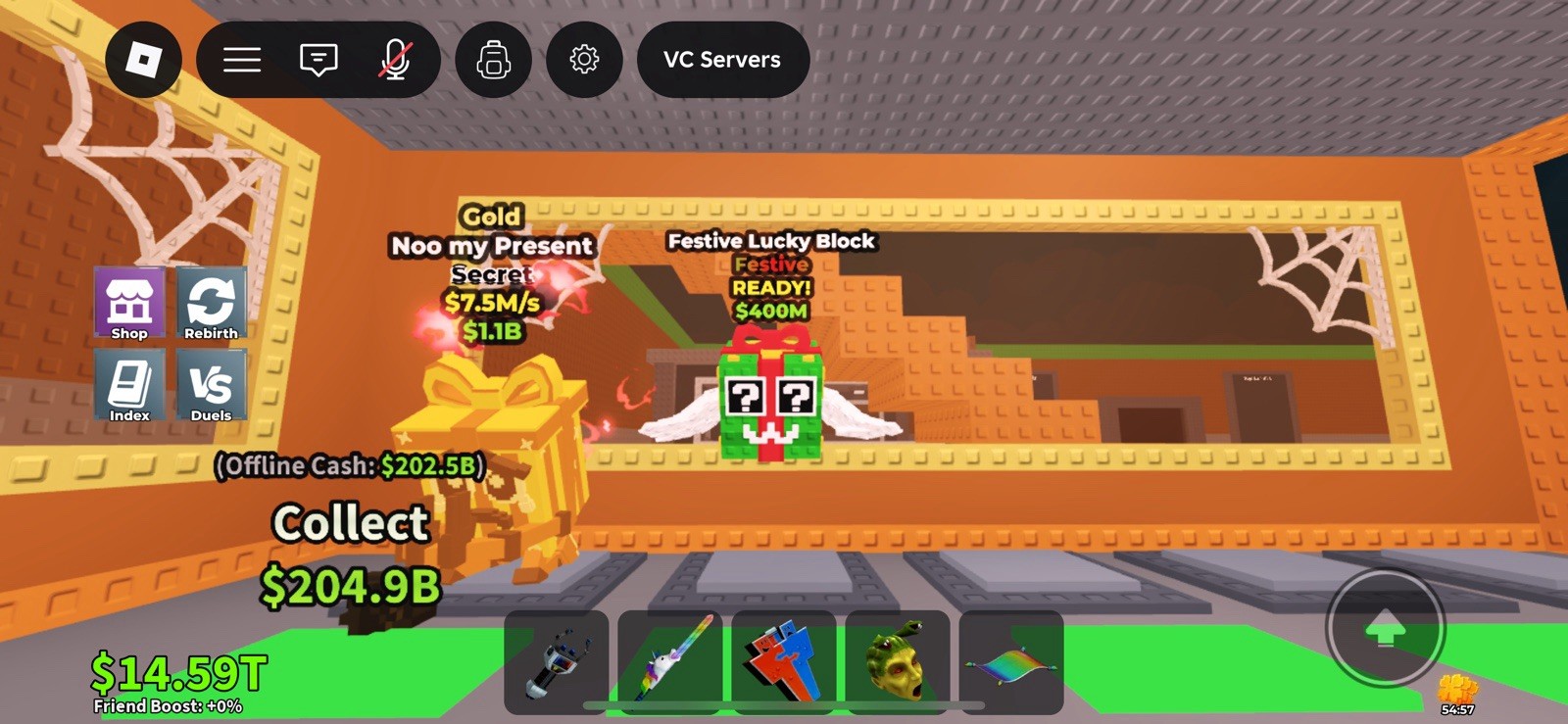Image resolution: width=1568 pixels, height=724 pixels.
Task: Open the Roblox game settings gear
Action: [583, 60]
